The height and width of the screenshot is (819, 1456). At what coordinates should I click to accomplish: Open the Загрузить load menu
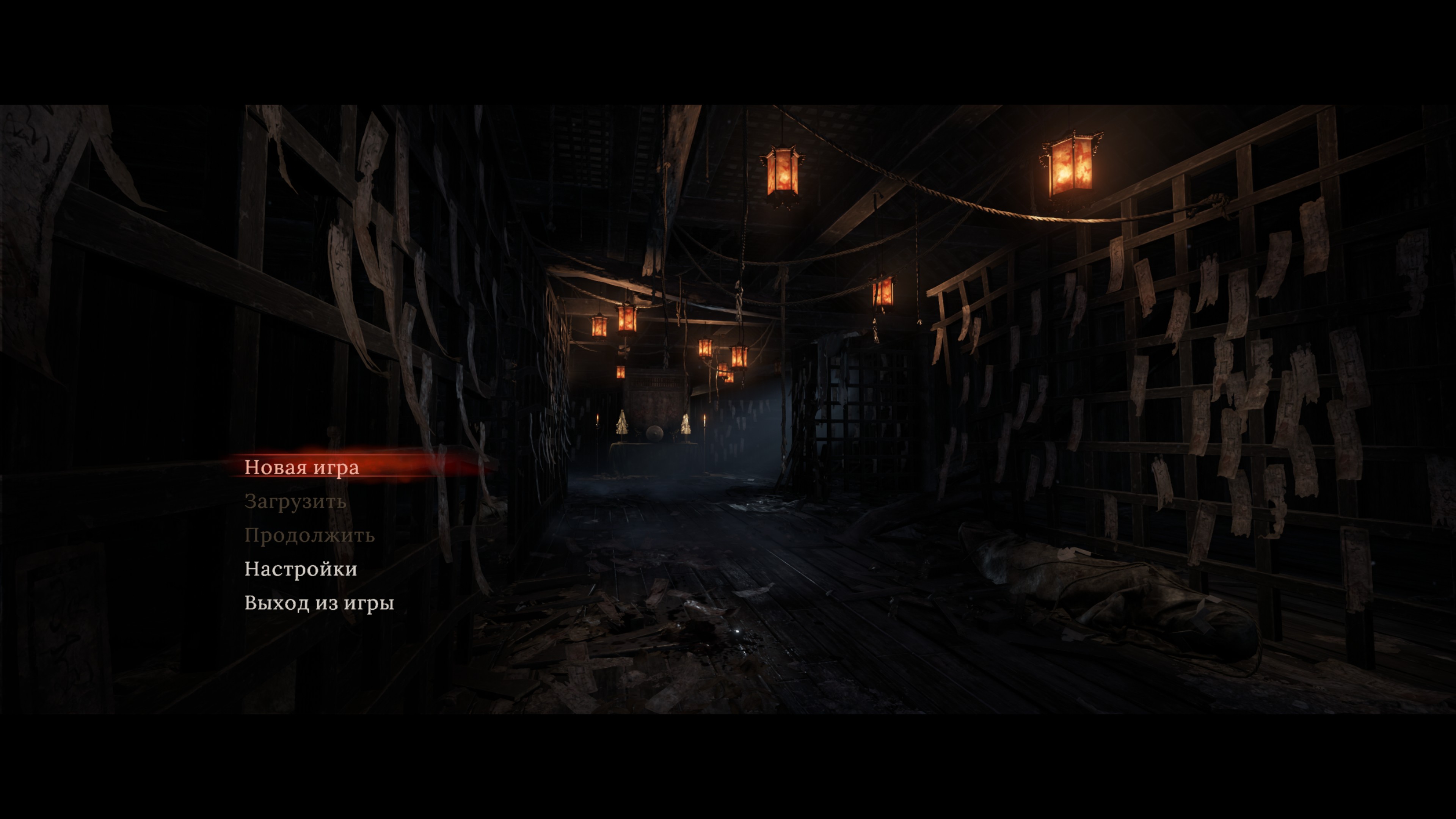point(295,501)
